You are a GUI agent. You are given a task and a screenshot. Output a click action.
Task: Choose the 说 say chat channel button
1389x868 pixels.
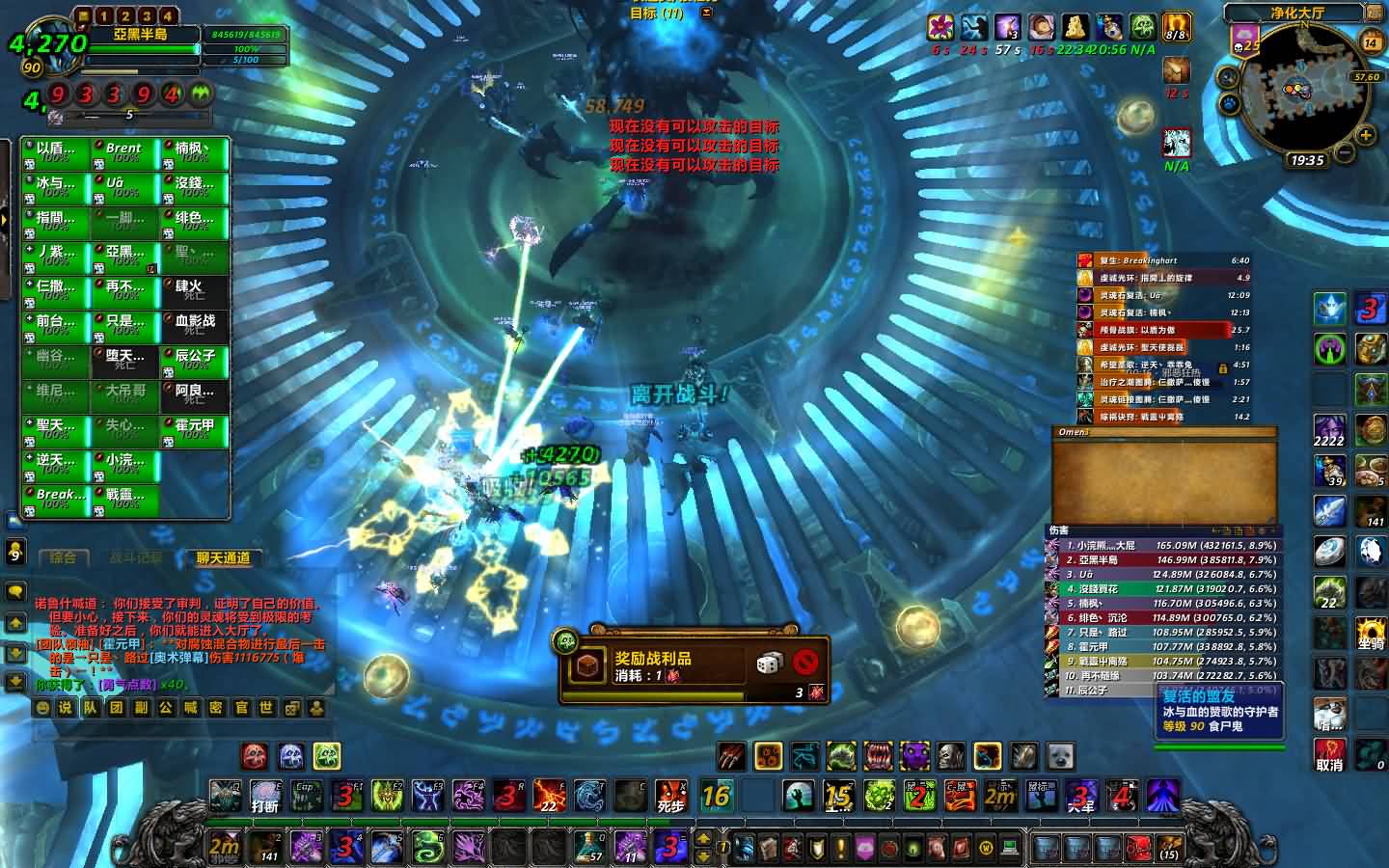pos(66,707)
